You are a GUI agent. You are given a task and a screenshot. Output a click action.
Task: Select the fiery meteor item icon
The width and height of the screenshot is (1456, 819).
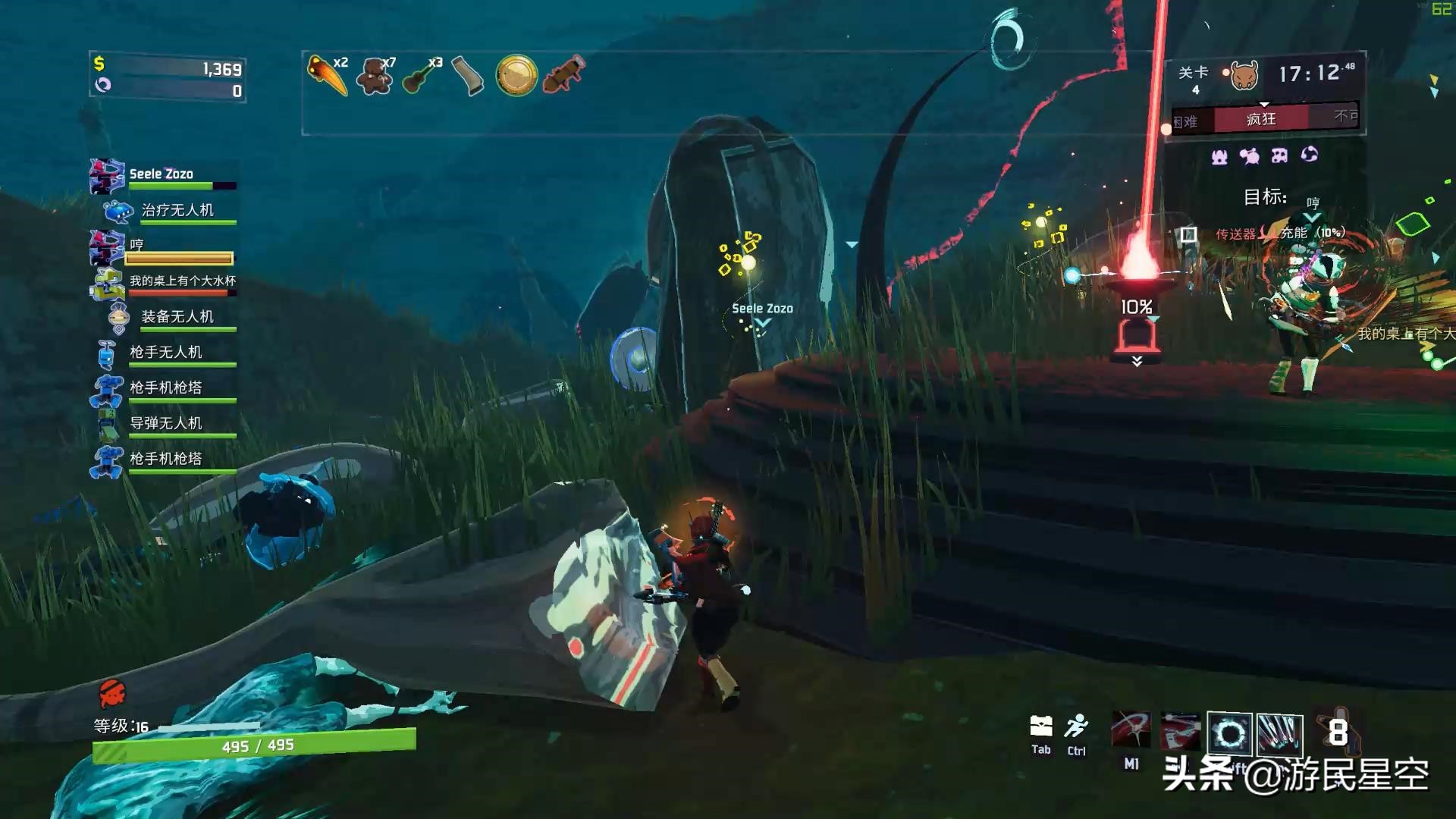pyautogui.click(x=327, y=75)
